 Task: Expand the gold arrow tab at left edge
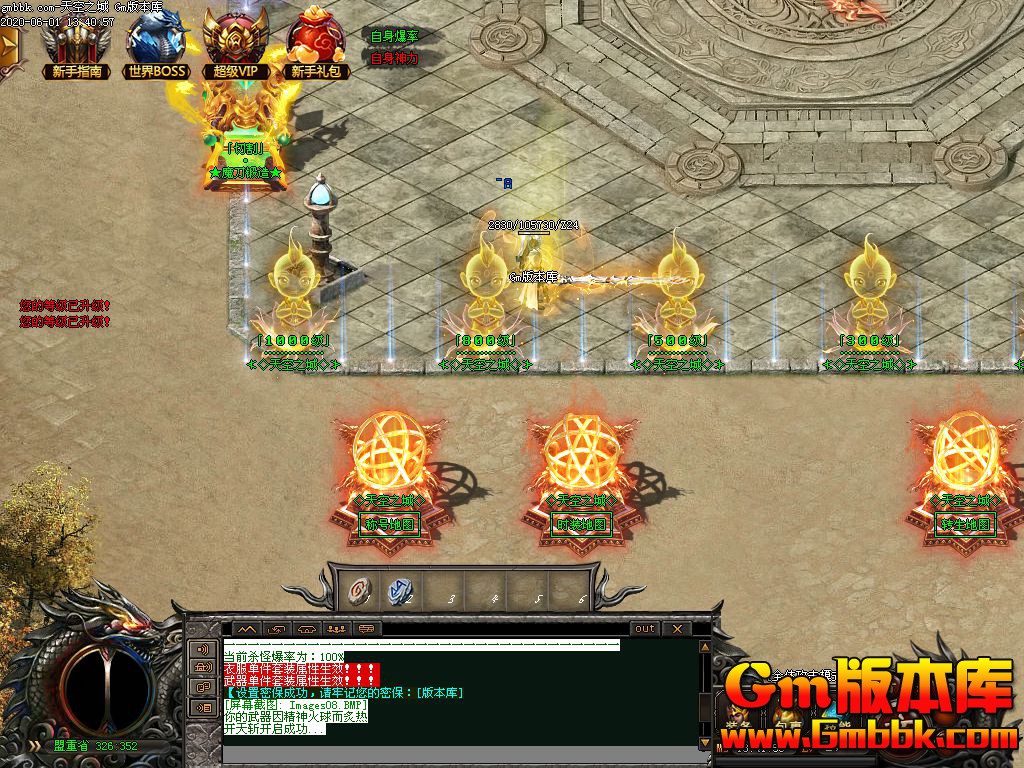coord(9,46)
